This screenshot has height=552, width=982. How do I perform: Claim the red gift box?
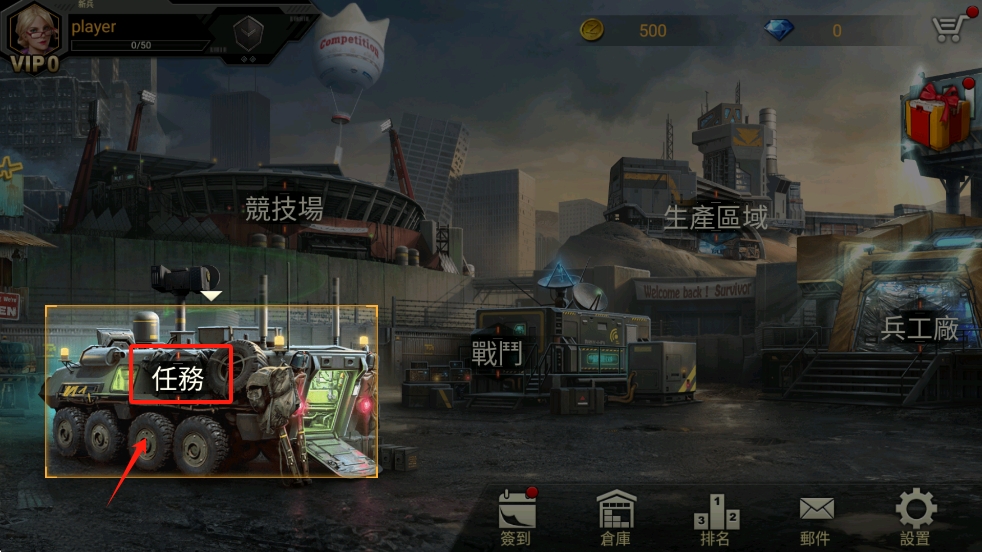pyautogui.click(x=937, y=115)
